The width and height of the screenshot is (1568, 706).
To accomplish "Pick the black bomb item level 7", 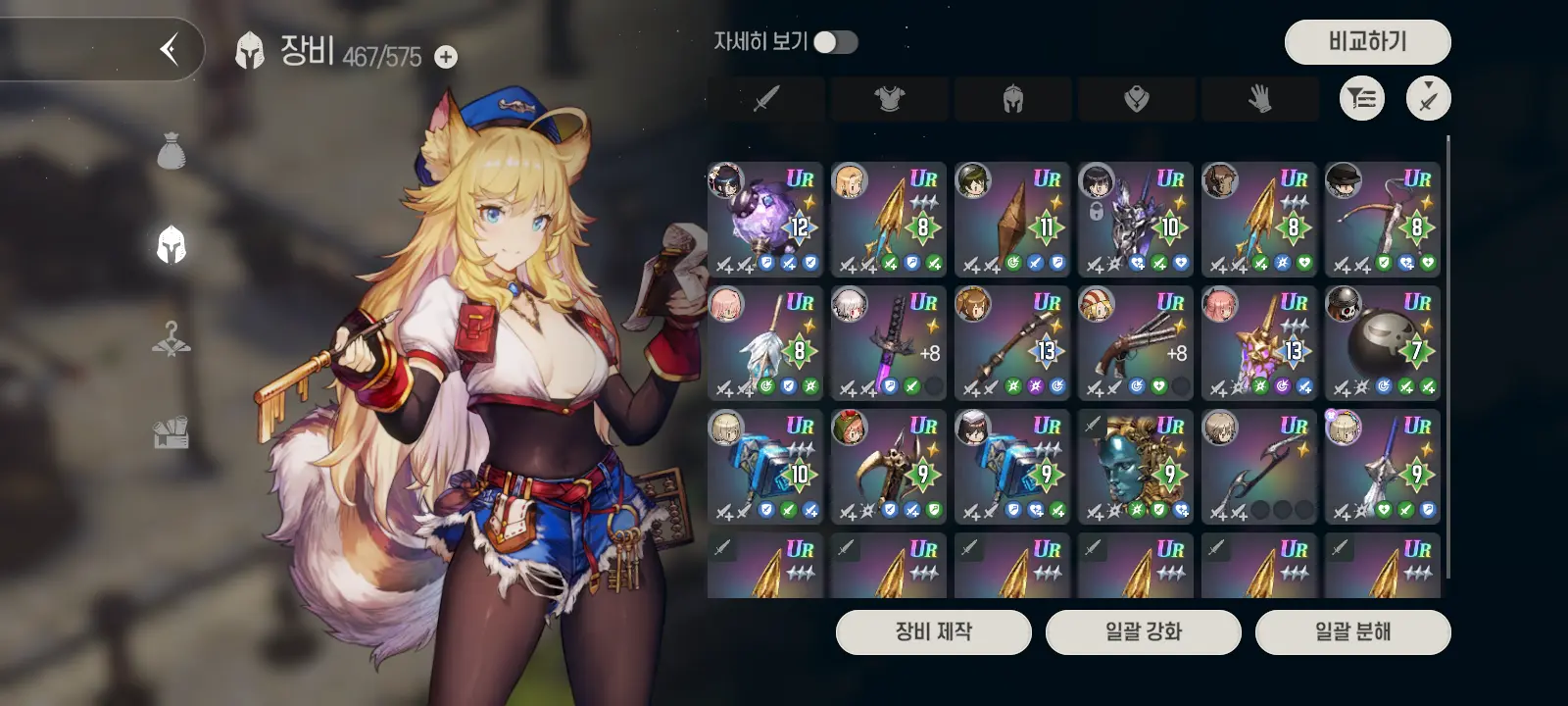I will (1383, 343).
